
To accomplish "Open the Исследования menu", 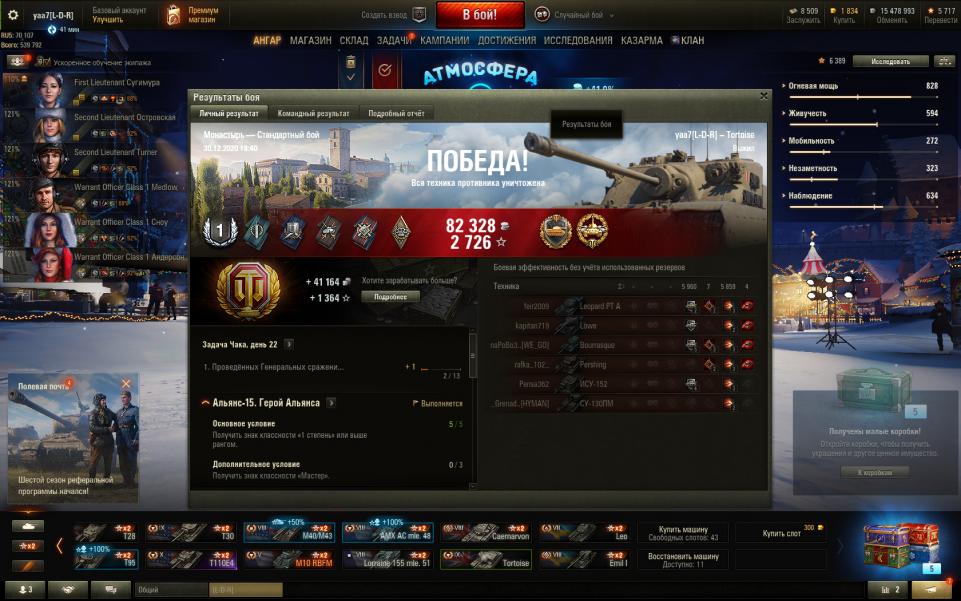I will click(578, 41).
